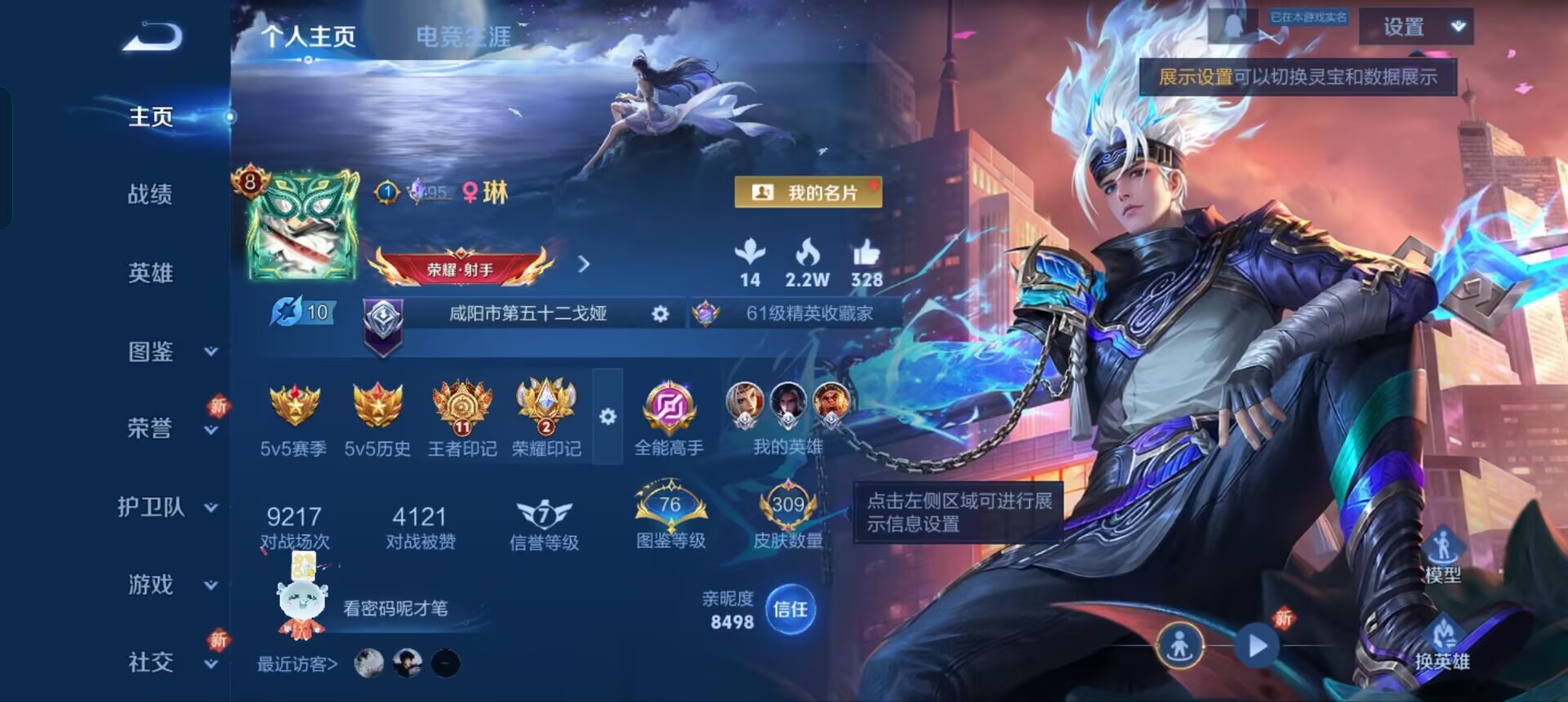
Task: Click the 全能高手 emblem icon
Action: point(670,408)
